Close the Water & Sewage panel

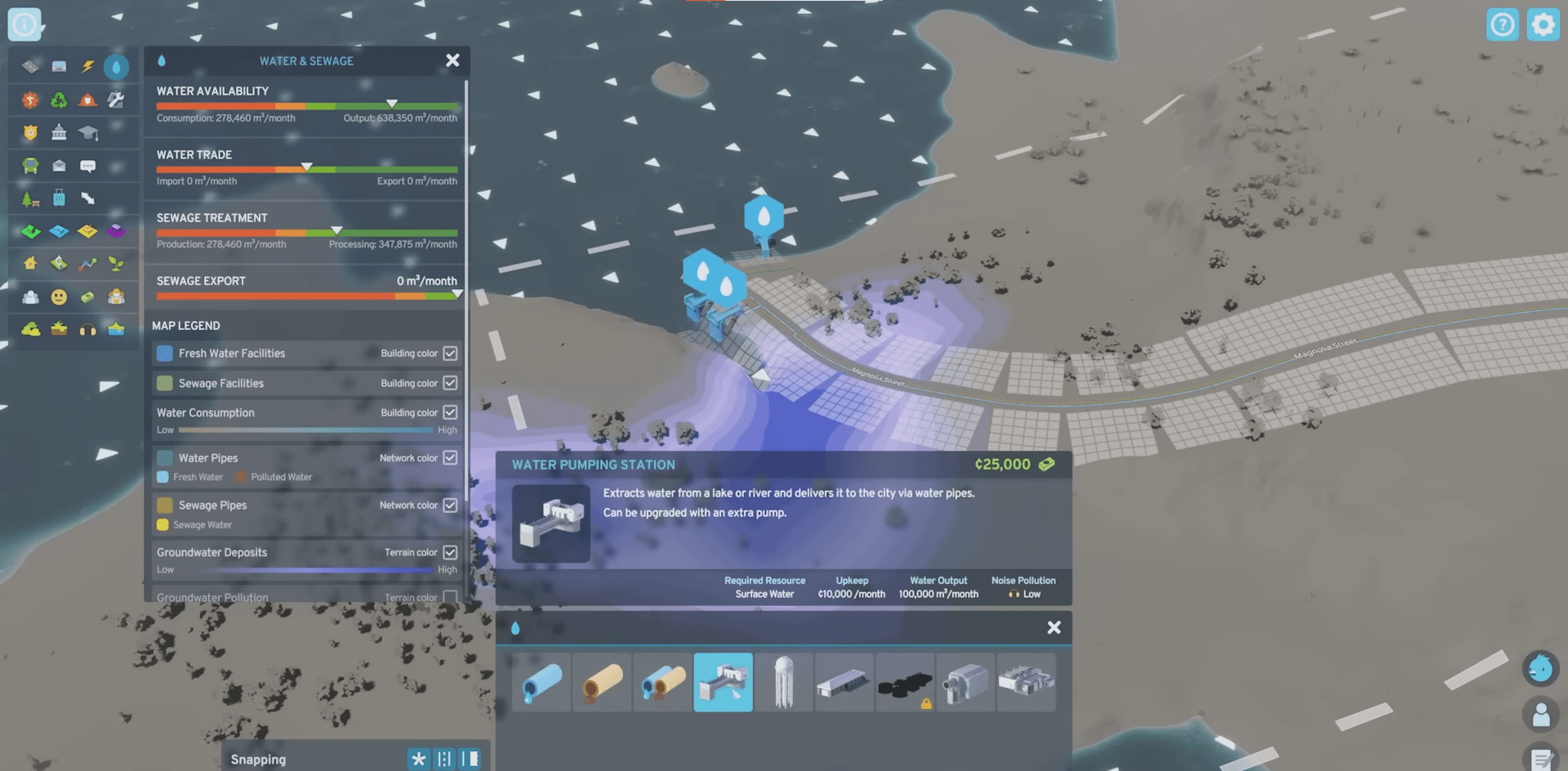(x=452, y=60)
